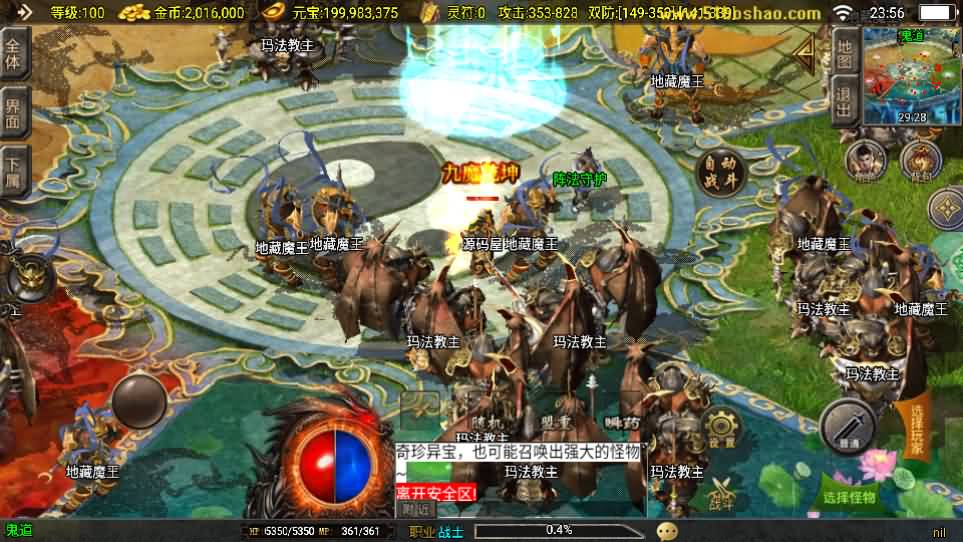Open the chat speech bubble icon
This screenshot has width=963, height=542.
pos(667,531)
